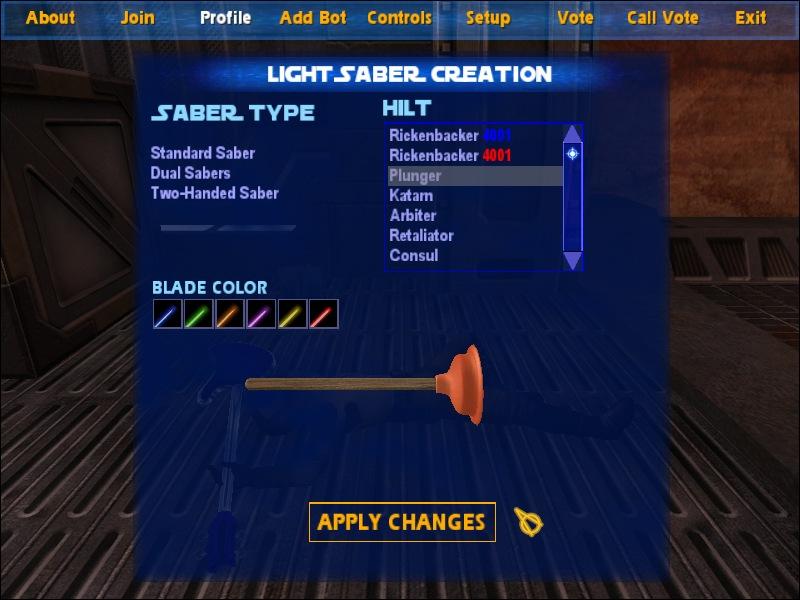Exit the game menu
Screen dimensions: 800x600
tap(751, 17)
